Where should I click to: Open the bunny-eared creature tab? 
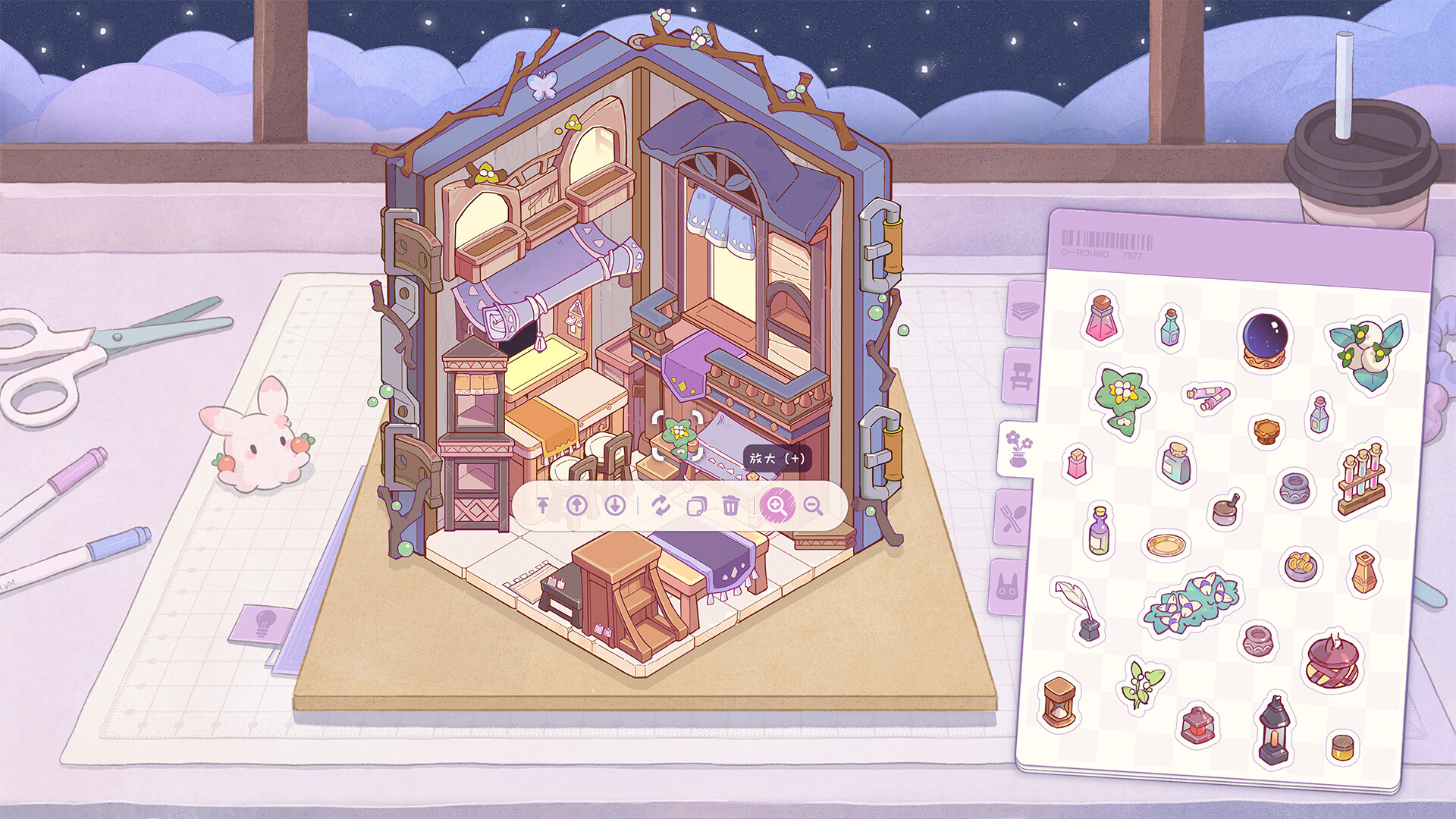pyautogui.click(x=1007, y=587)
